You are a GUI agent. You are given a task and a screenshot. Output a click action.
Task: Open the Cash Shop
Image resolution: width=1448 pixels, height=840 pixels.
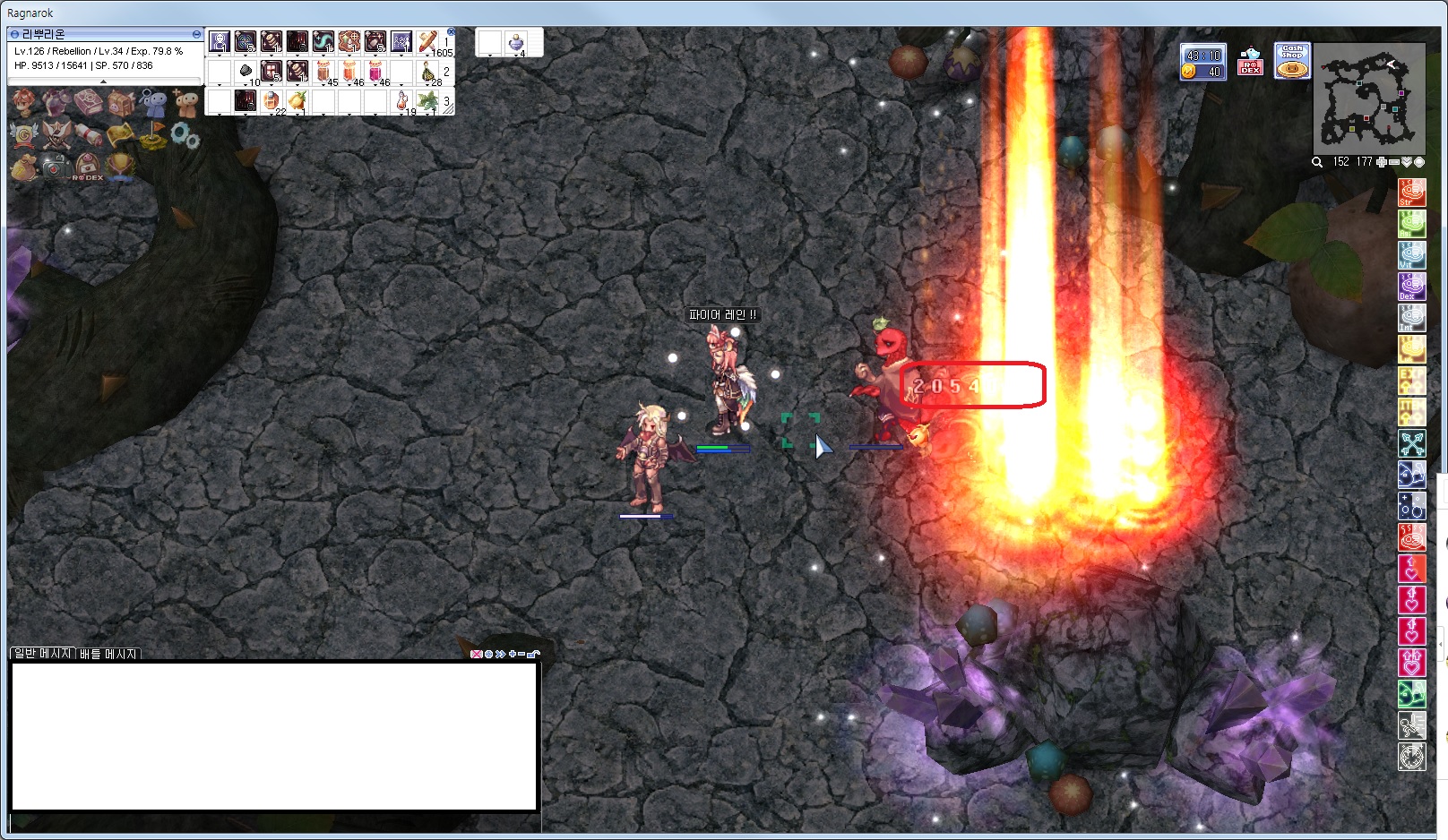1292,61
